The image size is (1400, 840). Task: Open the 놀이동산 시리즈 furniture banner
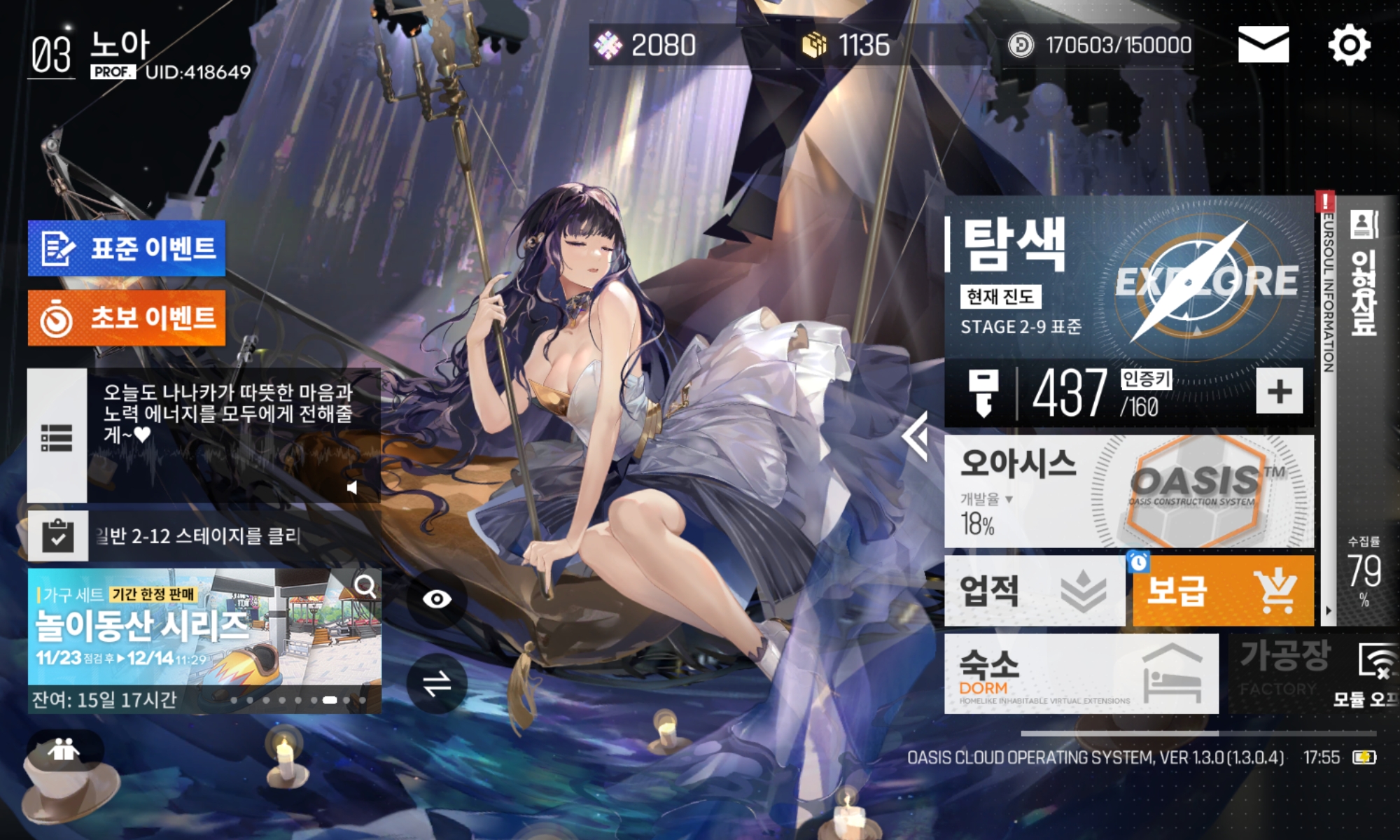(x=204, y=628)
